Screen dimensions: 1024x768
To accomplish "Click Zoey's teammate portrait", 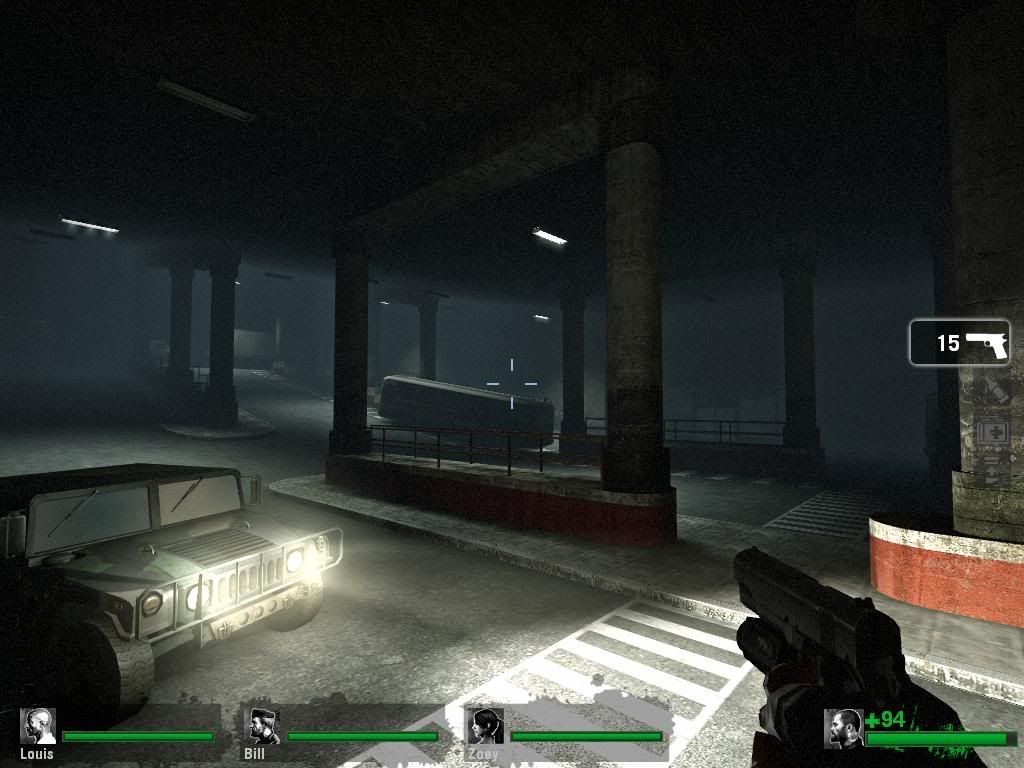I will click(x=486, y=727).
